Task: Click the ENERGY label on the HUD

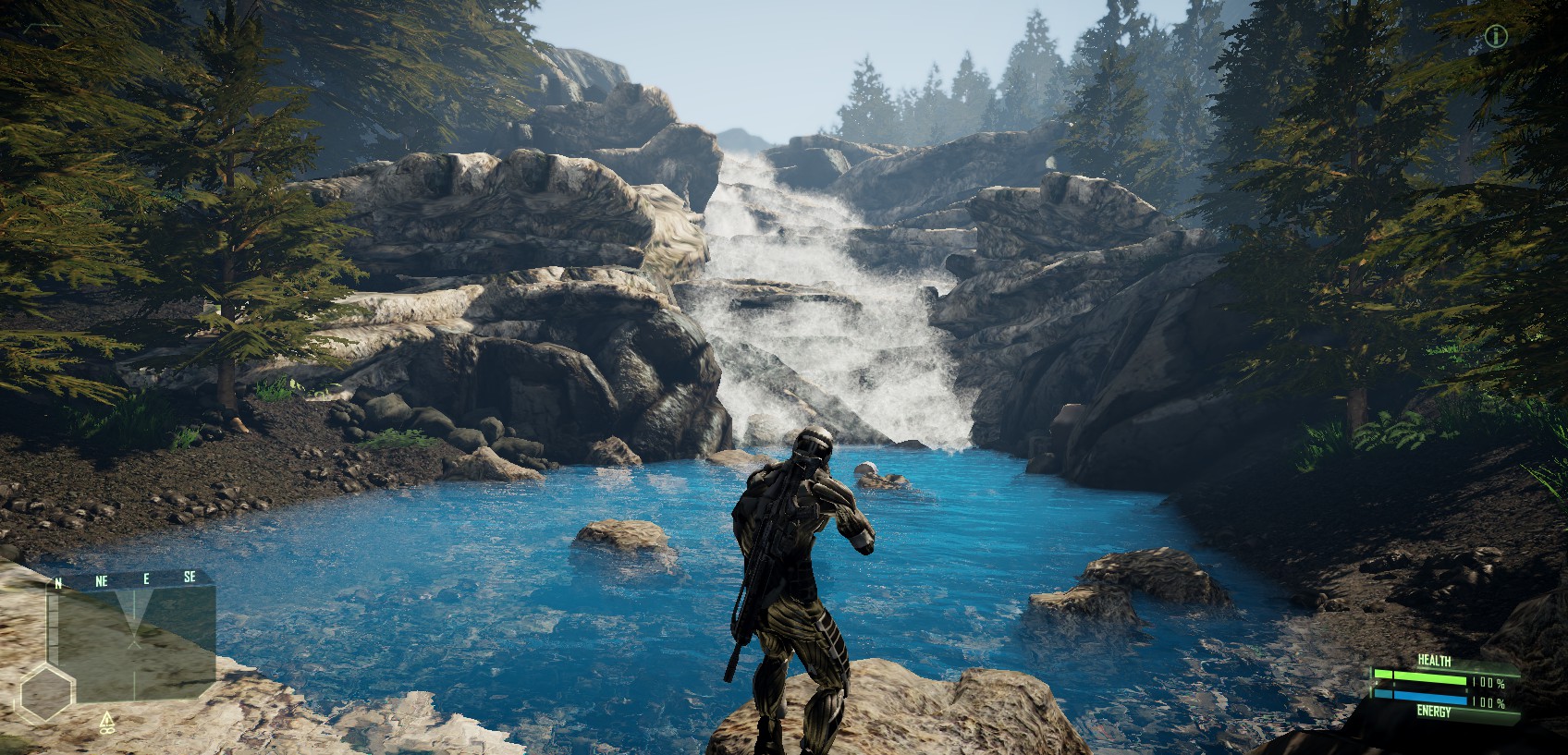Action: pos(1434,711)
